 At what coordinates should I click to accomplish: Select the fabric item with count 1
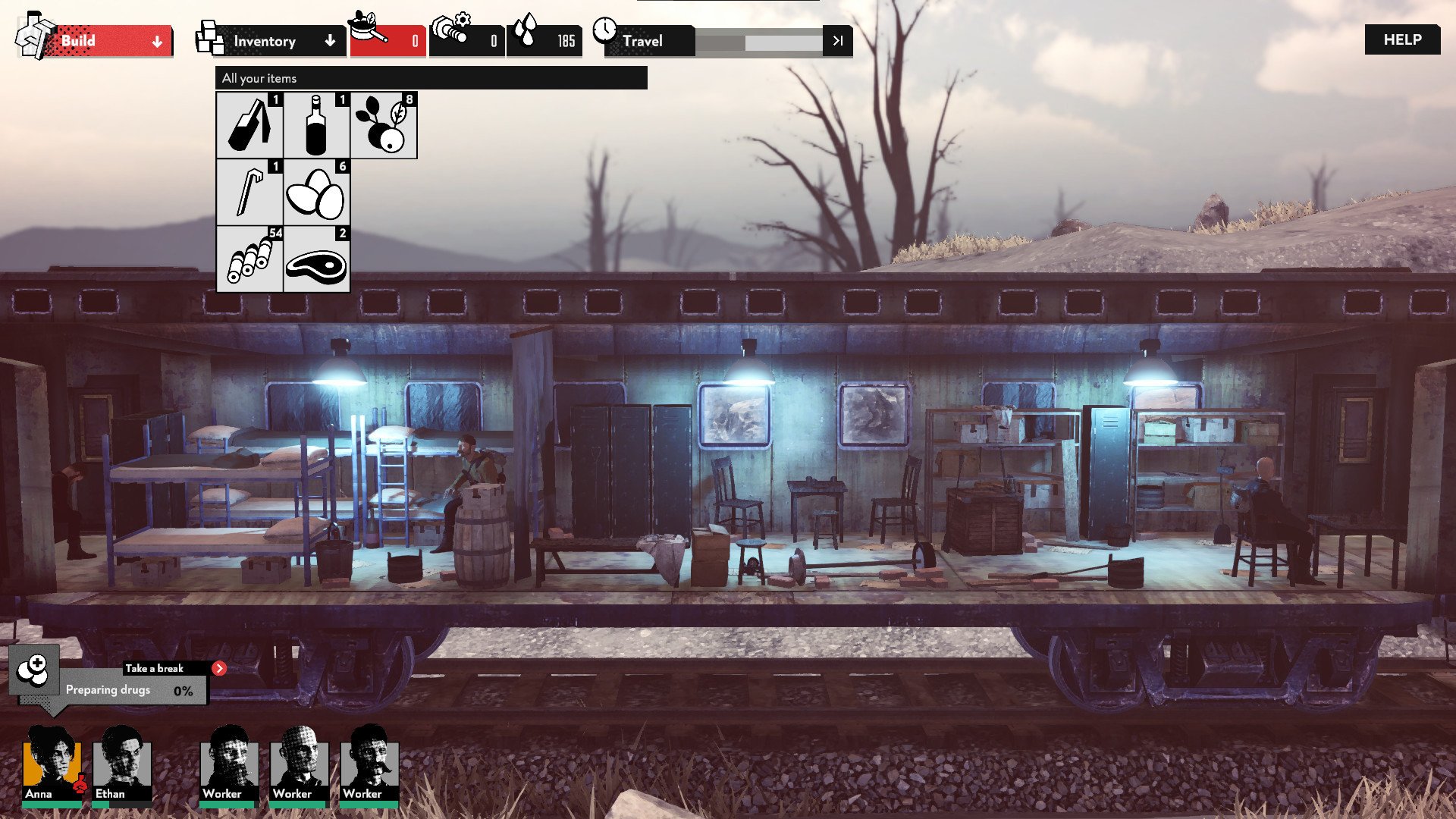(249, 125)
